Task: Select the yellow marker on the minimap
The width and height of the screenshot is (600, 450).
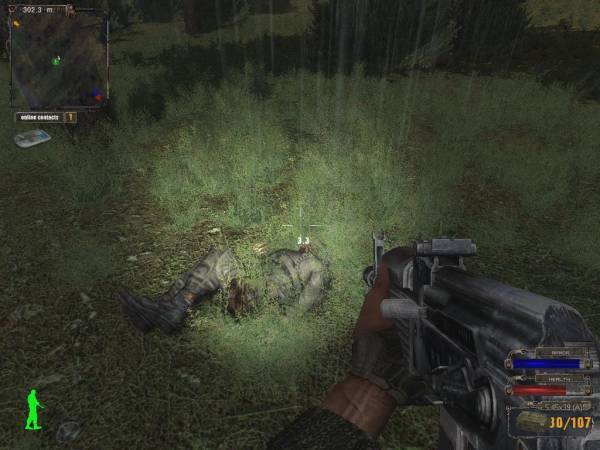Action: coord(16,24)
